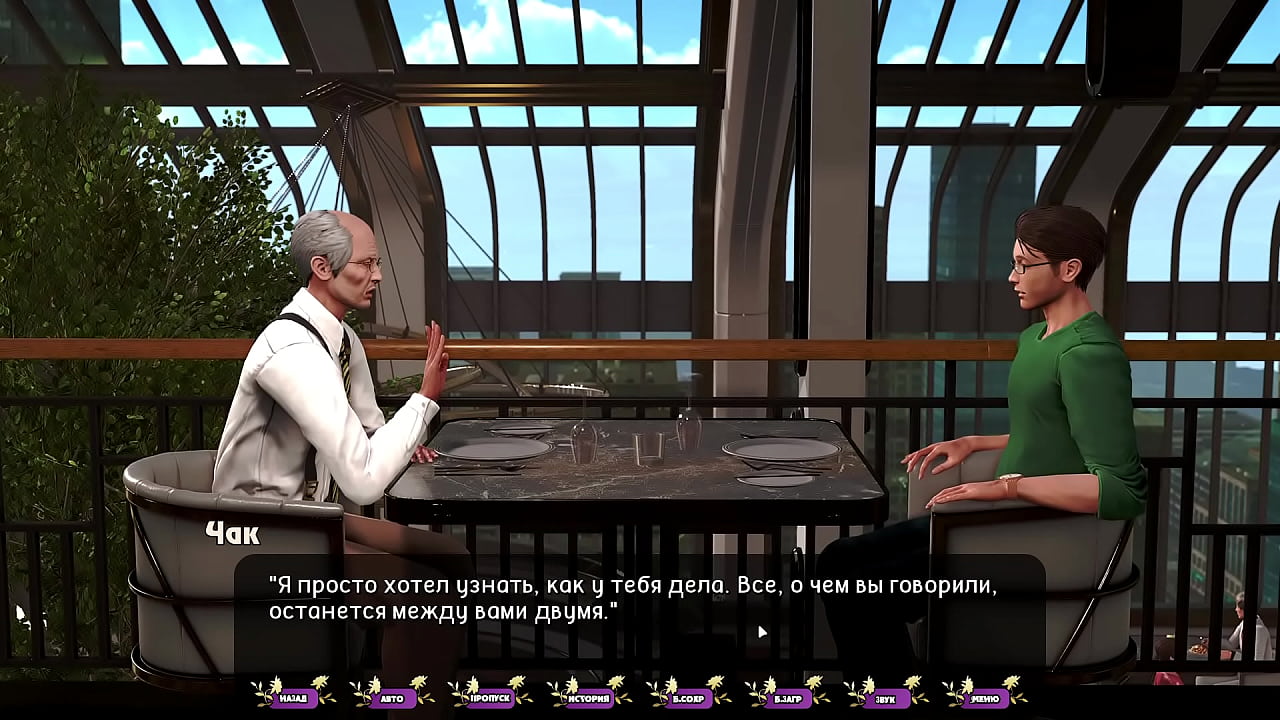Open the Меню button

984,698
